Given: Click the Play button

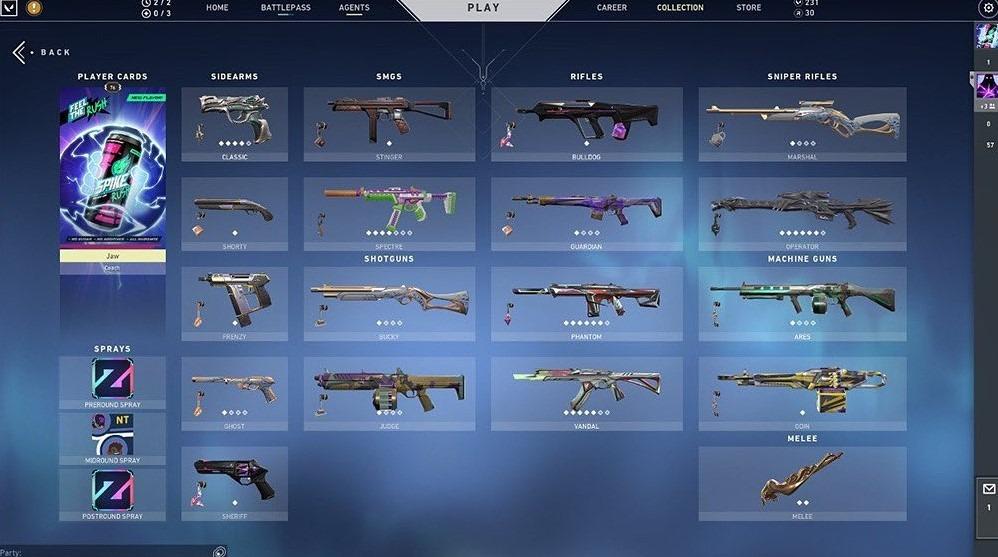Looking at the screenshot, I should [x=483, y=9].
